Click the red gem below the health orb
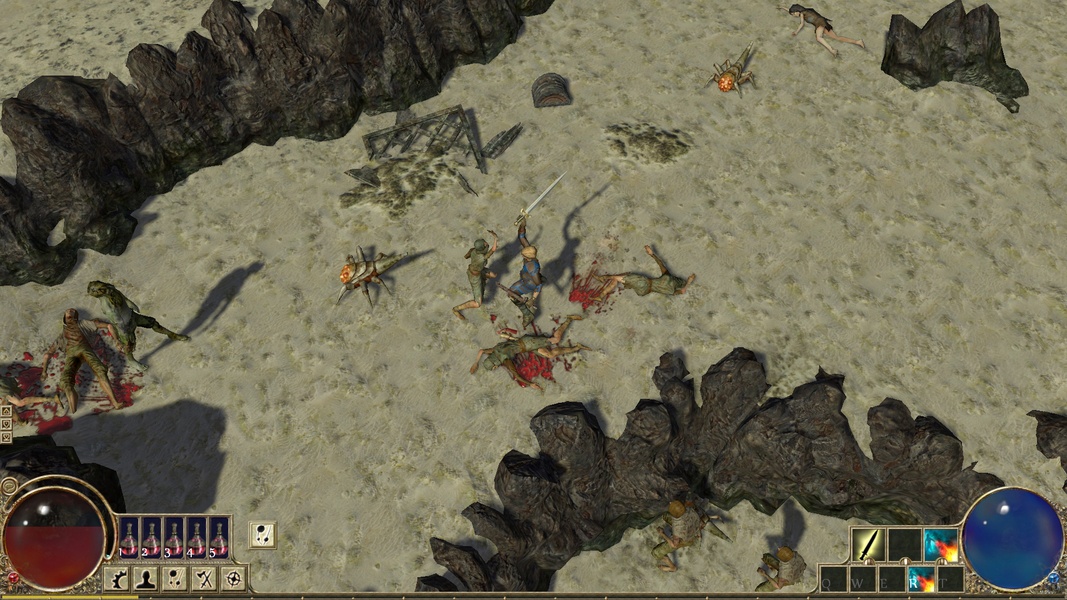Image resolution: width=1067 pixels, height=600 pixels. [13, 578]
